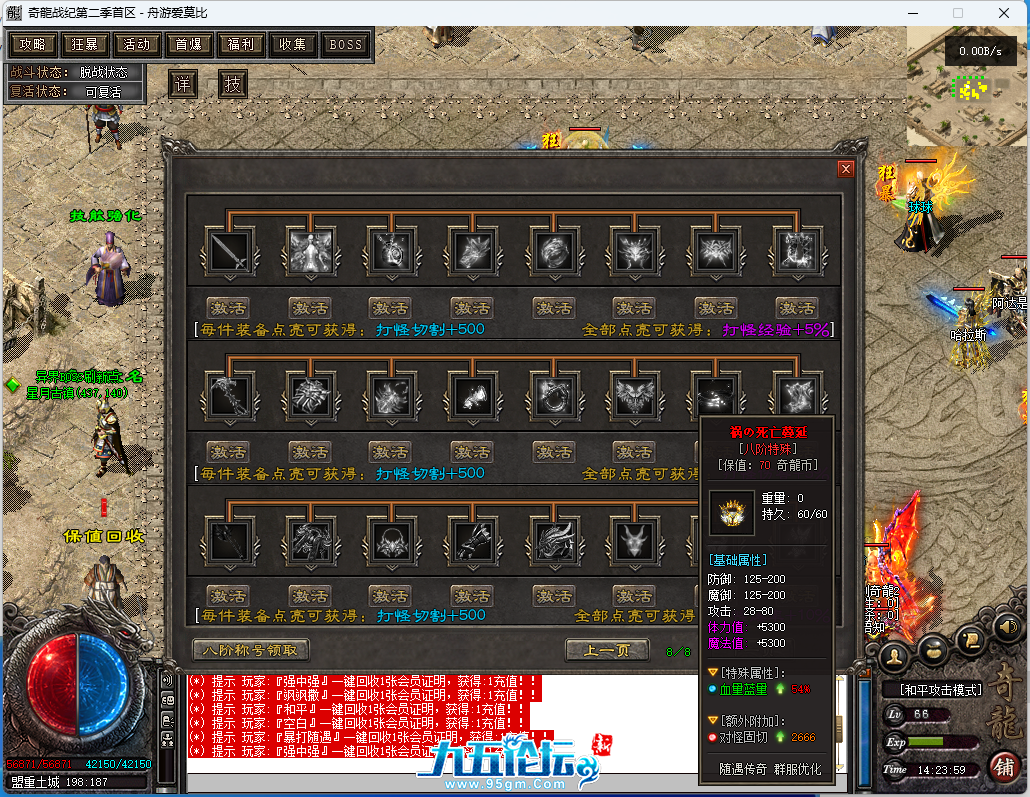The width and height of the screenshot is (1030, 797).
Task: Open the 攻略 guide menu
Action: pos(33,44)
